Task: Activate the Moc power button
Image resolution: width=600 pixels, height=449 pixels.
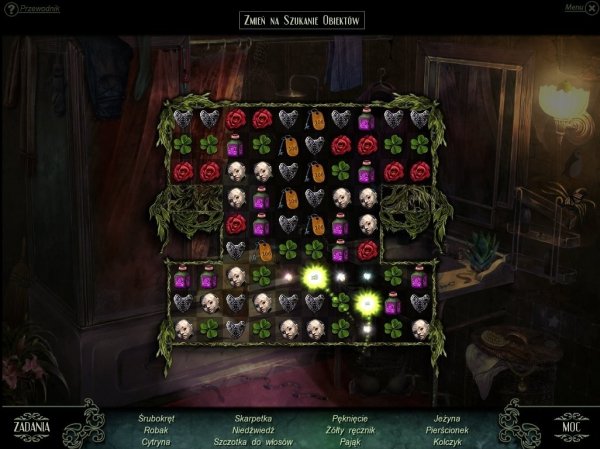Action: click(x=571, y=422)
